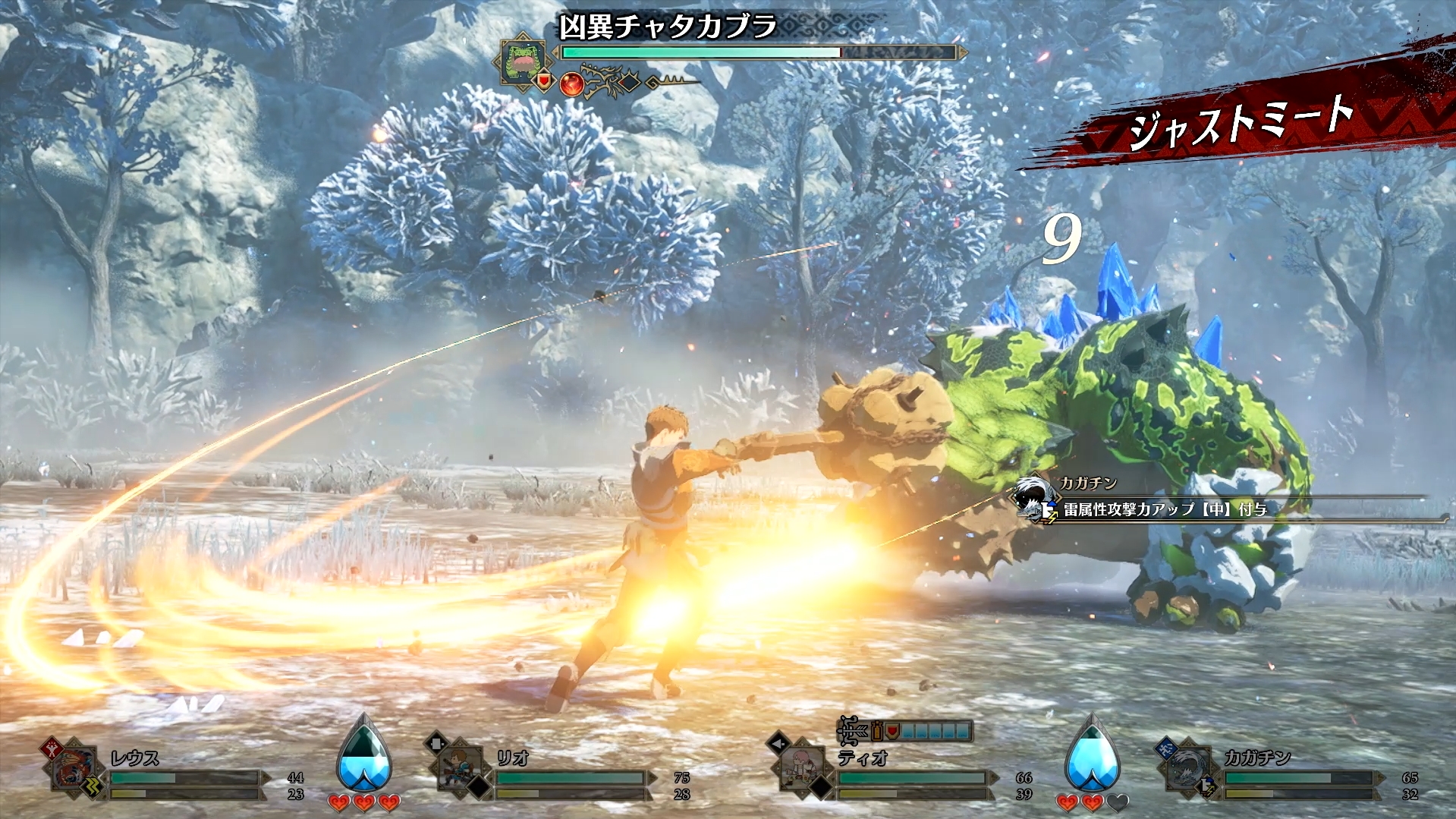The height and width of the screenshot is (819, 1456).
Task: Click the red flame orb under the enemy bar
Action: 571,83
